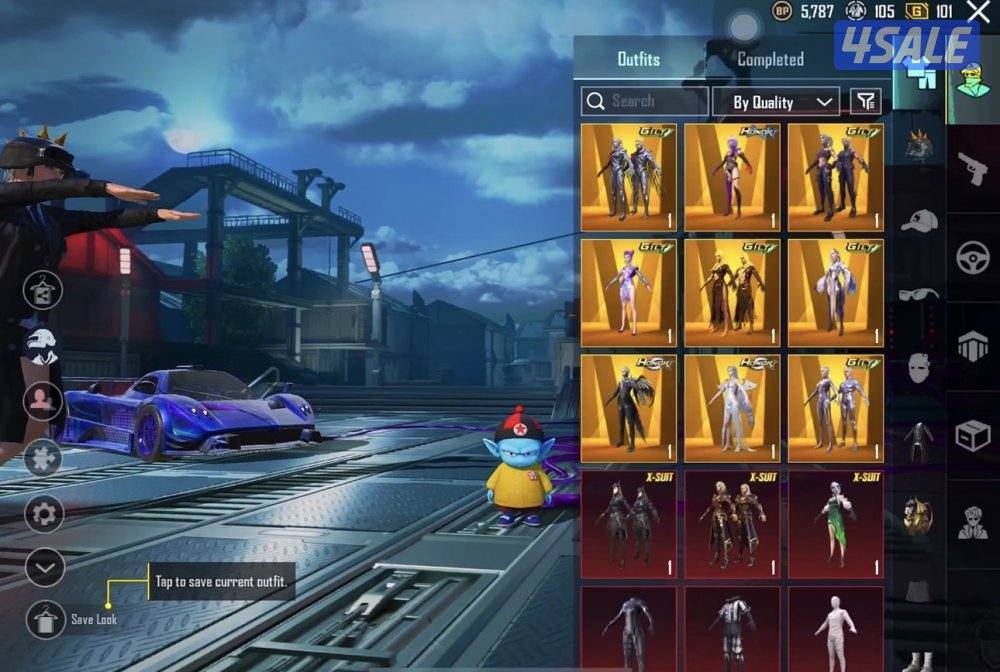Open the Completed tab
Image resolution: width=1000 pixels, height=672 pixels.
coord(770,59)
